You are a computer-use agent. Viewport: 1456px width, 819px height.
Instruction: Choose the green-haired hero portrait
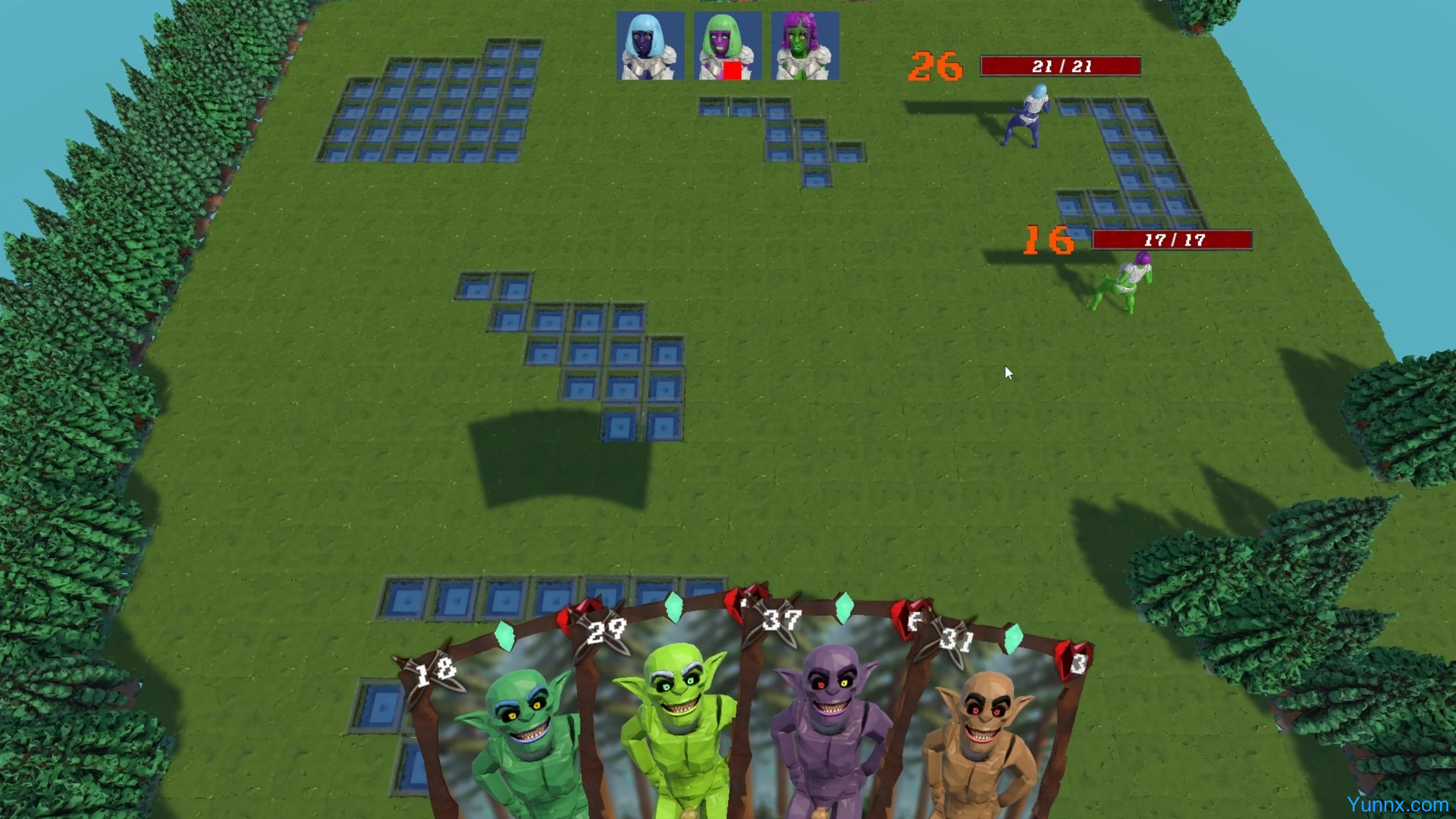[x=727, y=45]
